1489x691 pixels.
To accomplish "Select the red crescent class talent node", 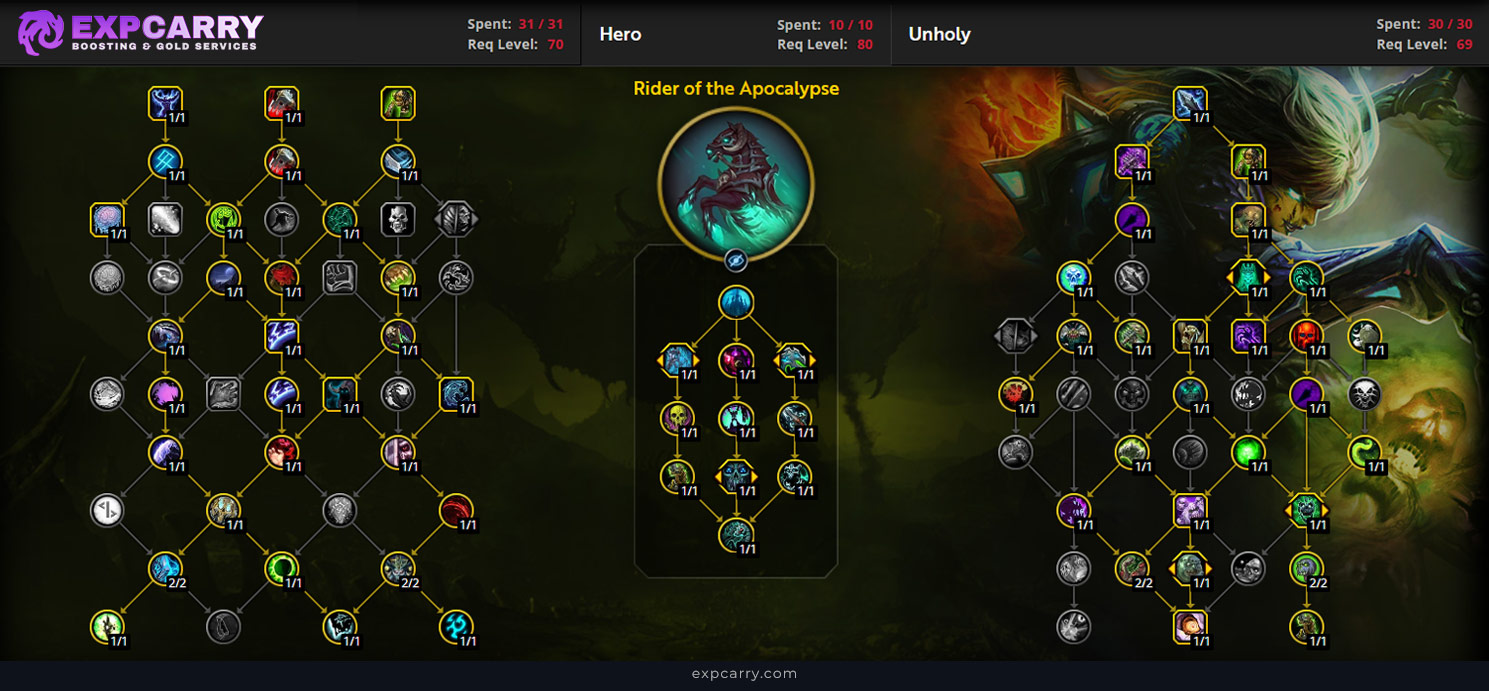I will click(456, 510).
